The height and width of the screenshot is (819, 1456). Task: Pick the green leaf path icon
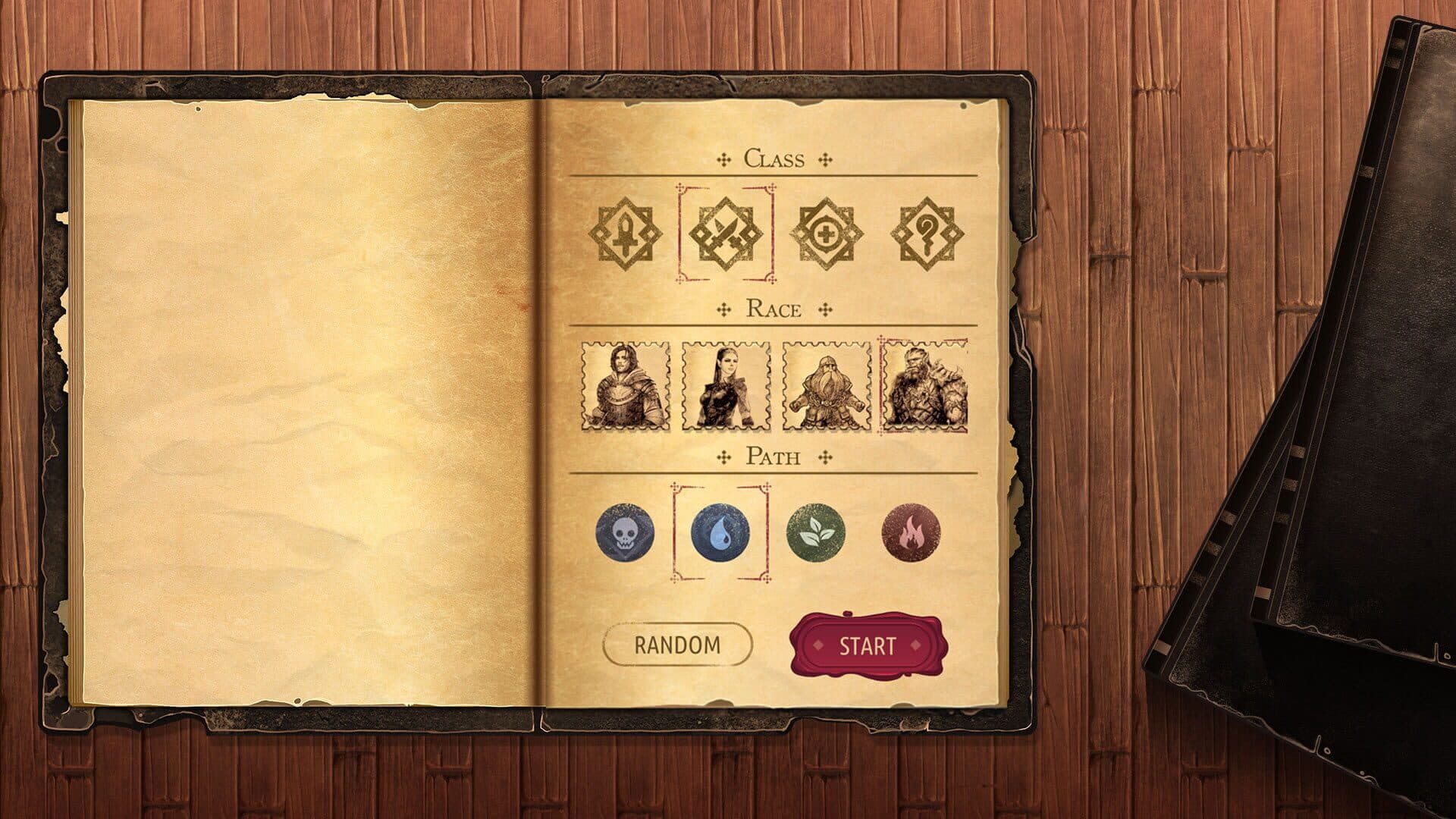coord(816,532)
